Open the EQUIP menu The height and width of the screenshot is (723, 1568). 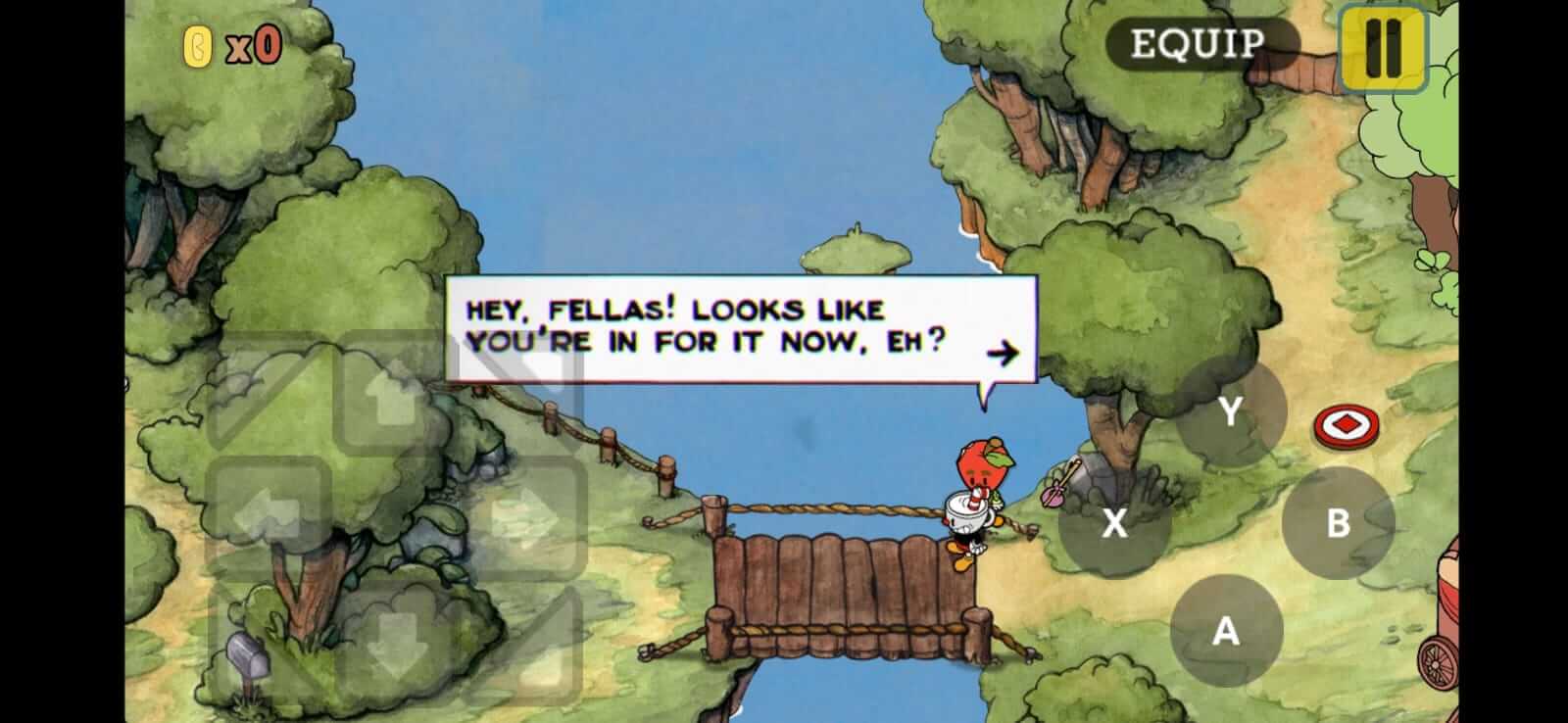point(1198,43)
